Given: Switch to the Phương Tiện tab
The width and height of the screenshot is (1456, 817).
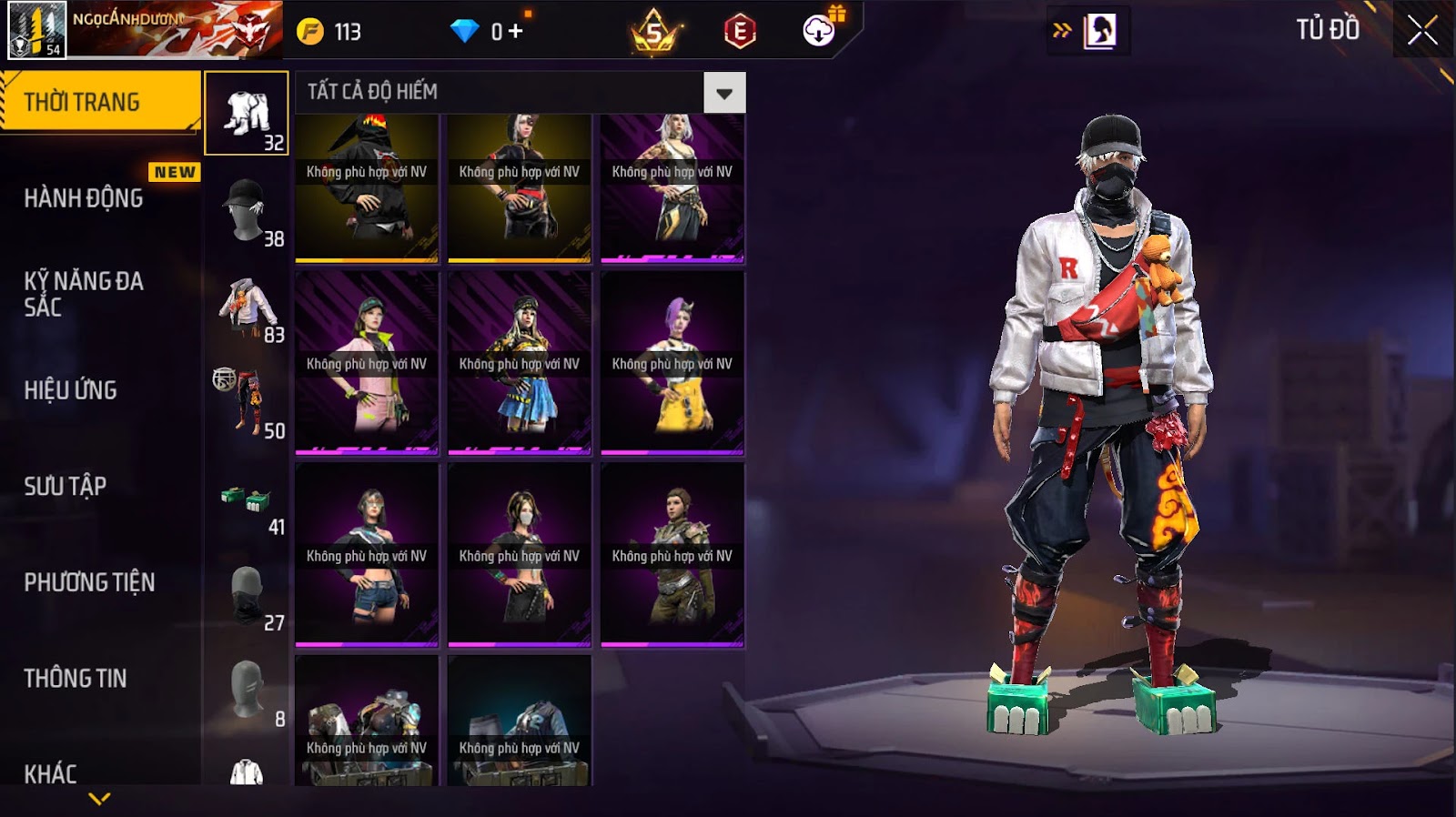Looking at the screenshot, I should (x=89, y=582).
